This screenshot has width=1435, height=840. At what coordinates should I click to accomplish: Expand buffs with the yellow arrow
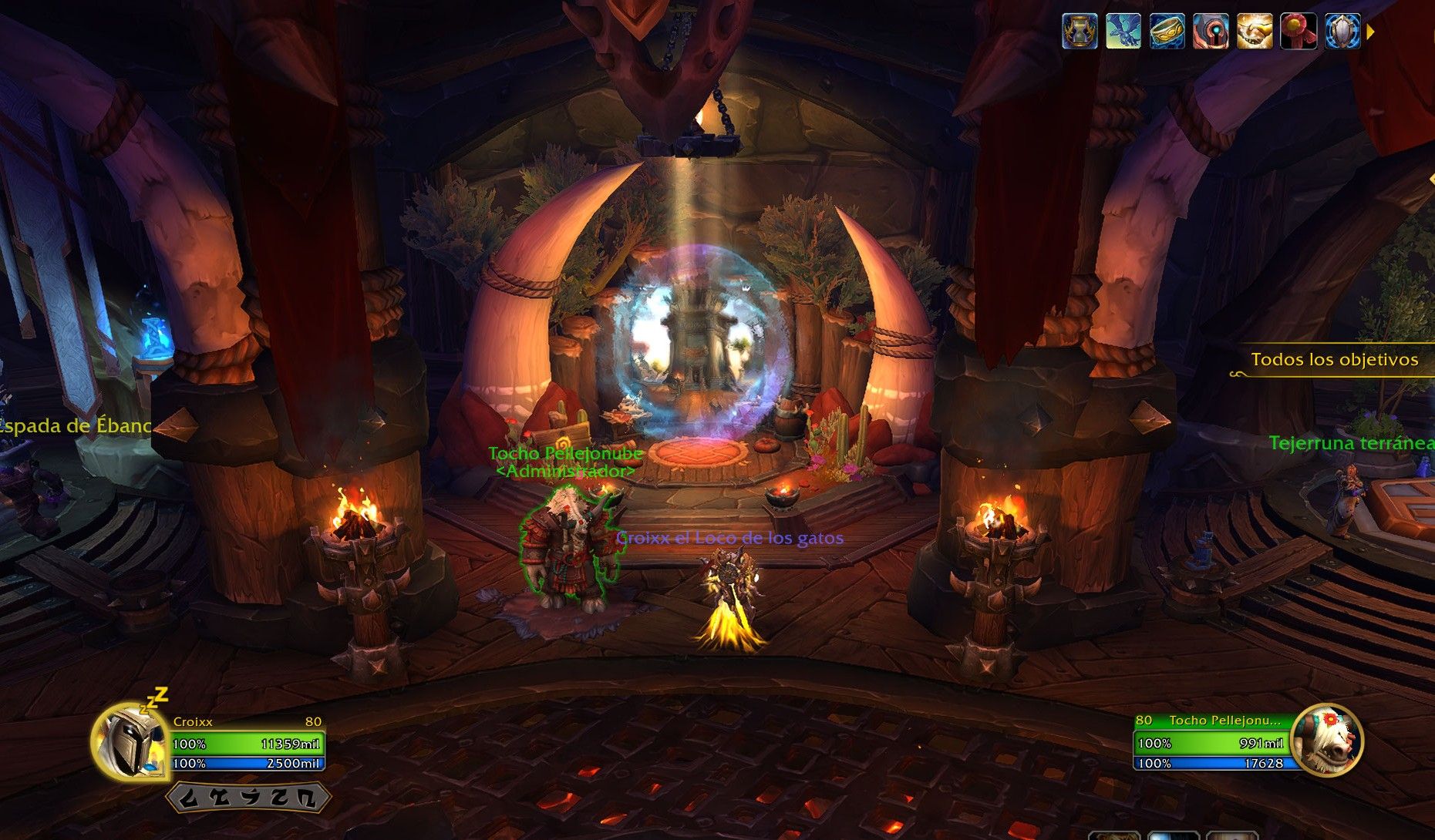pos(1370,32)
